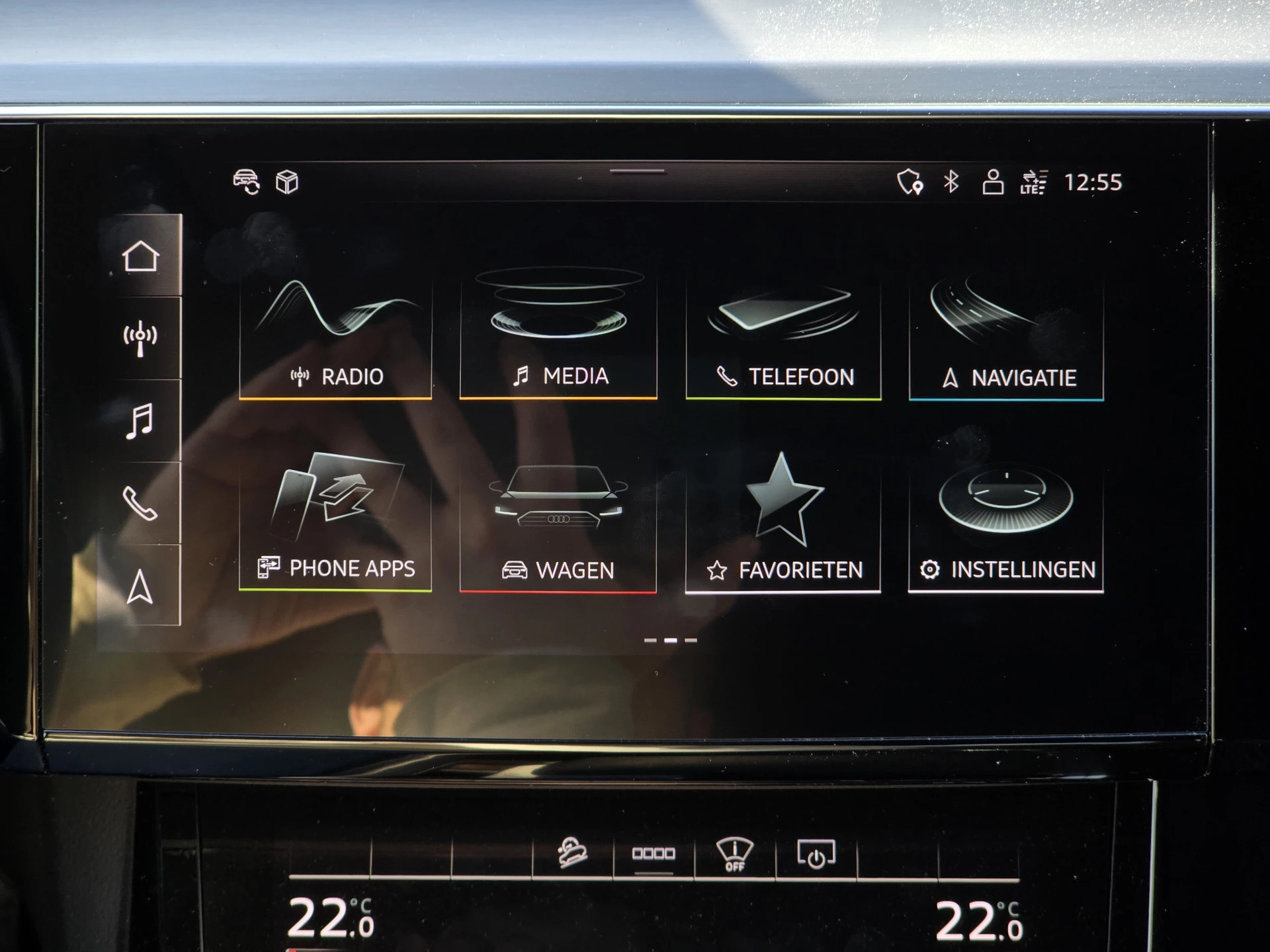Image resolution: width=1270 pixels, height=952 pixels.
Task: Open the phone handset sidebar shortcut
Action: pyautogui.click(x=140, y=504)
